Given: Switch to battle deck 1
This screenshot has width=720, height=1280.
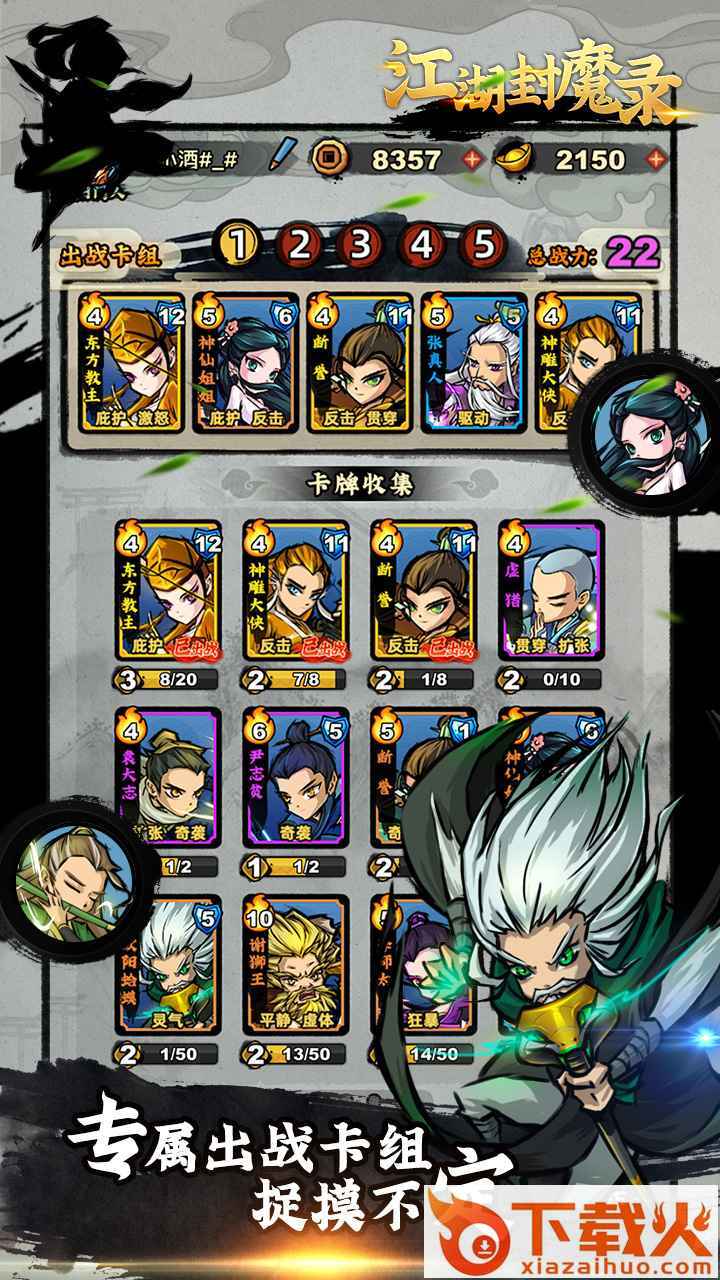Looking at the screenshot, I should 238,244.
